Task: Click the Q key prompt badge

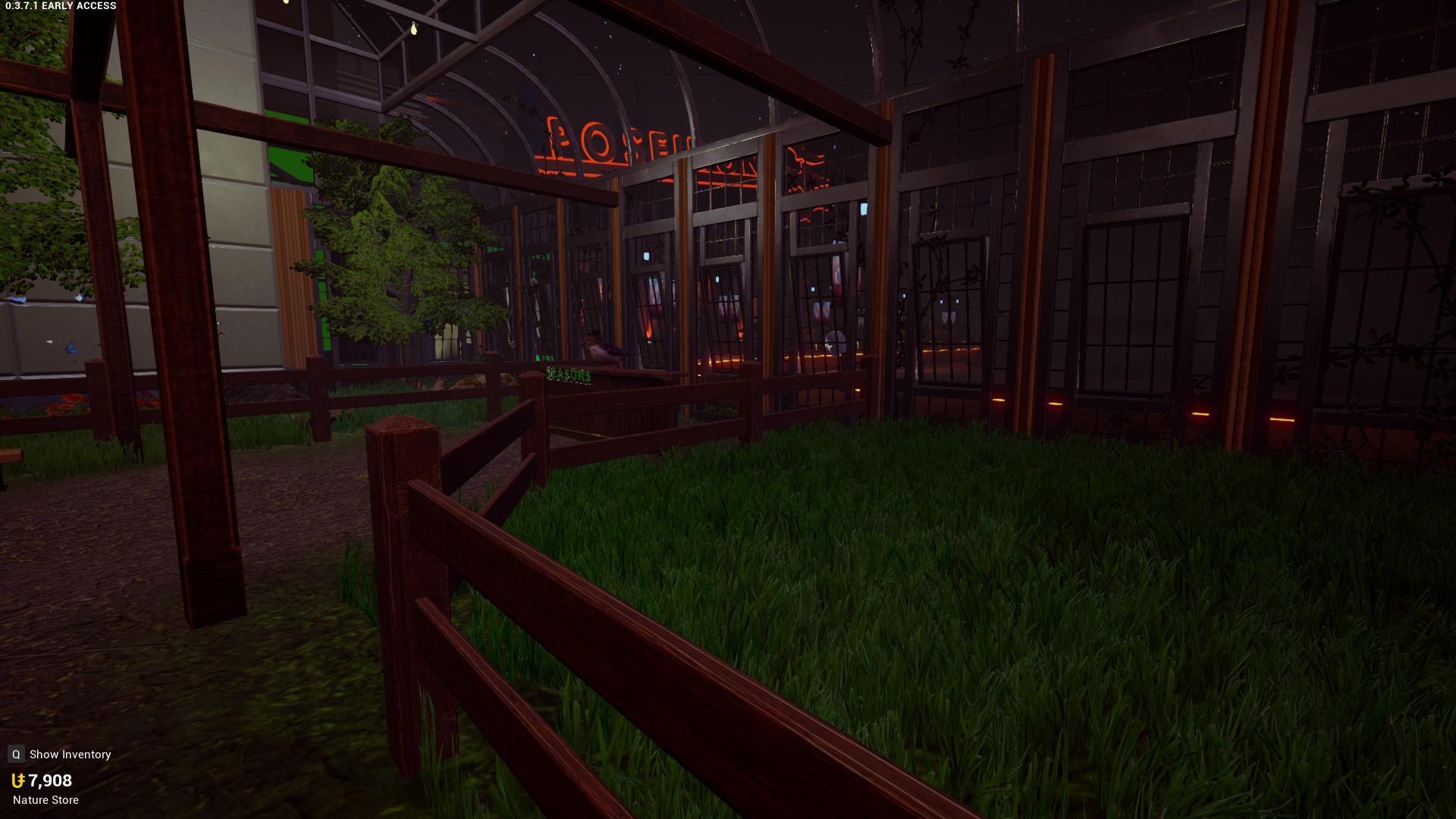Action: [14, 754]
